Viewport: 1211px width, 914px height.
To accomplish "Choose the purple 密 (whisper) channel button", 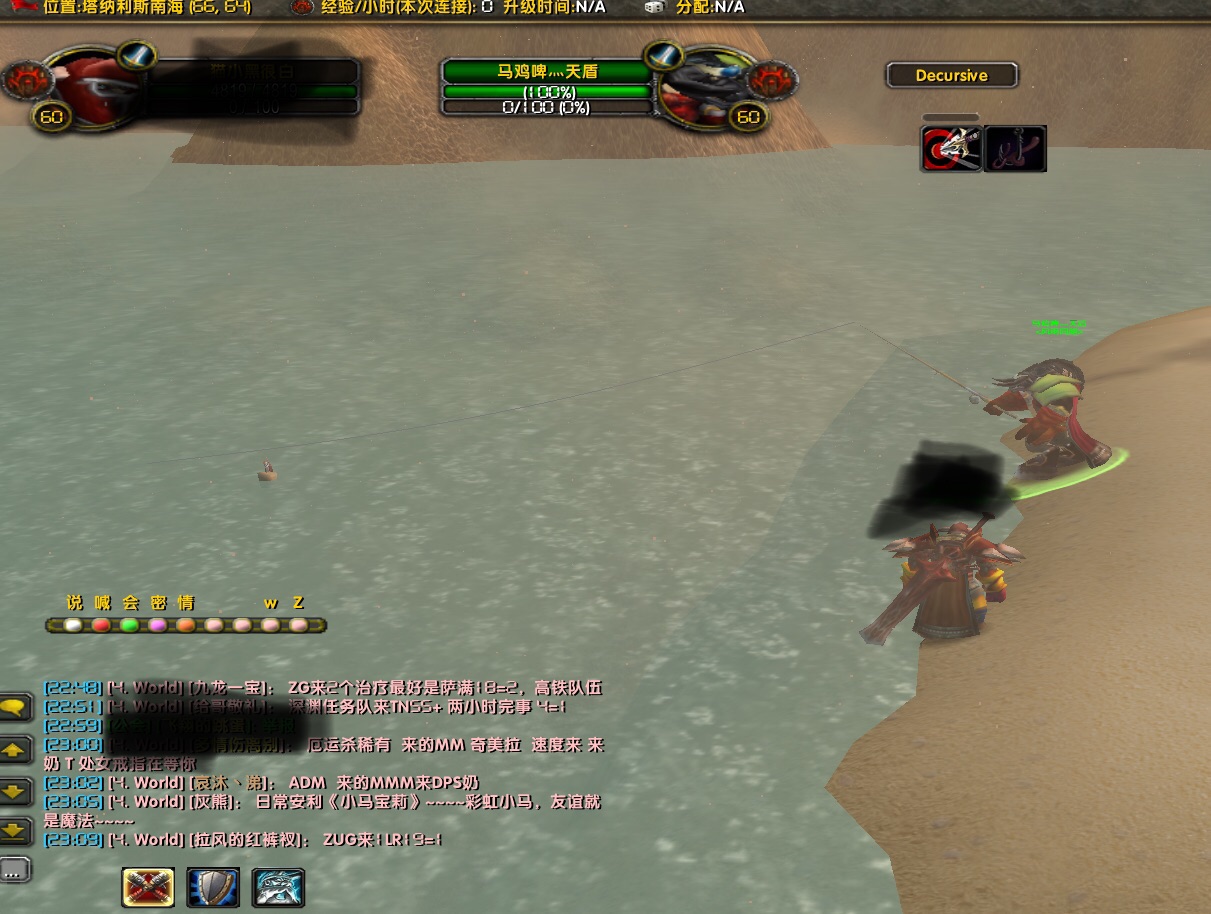I will click(158, 625).
